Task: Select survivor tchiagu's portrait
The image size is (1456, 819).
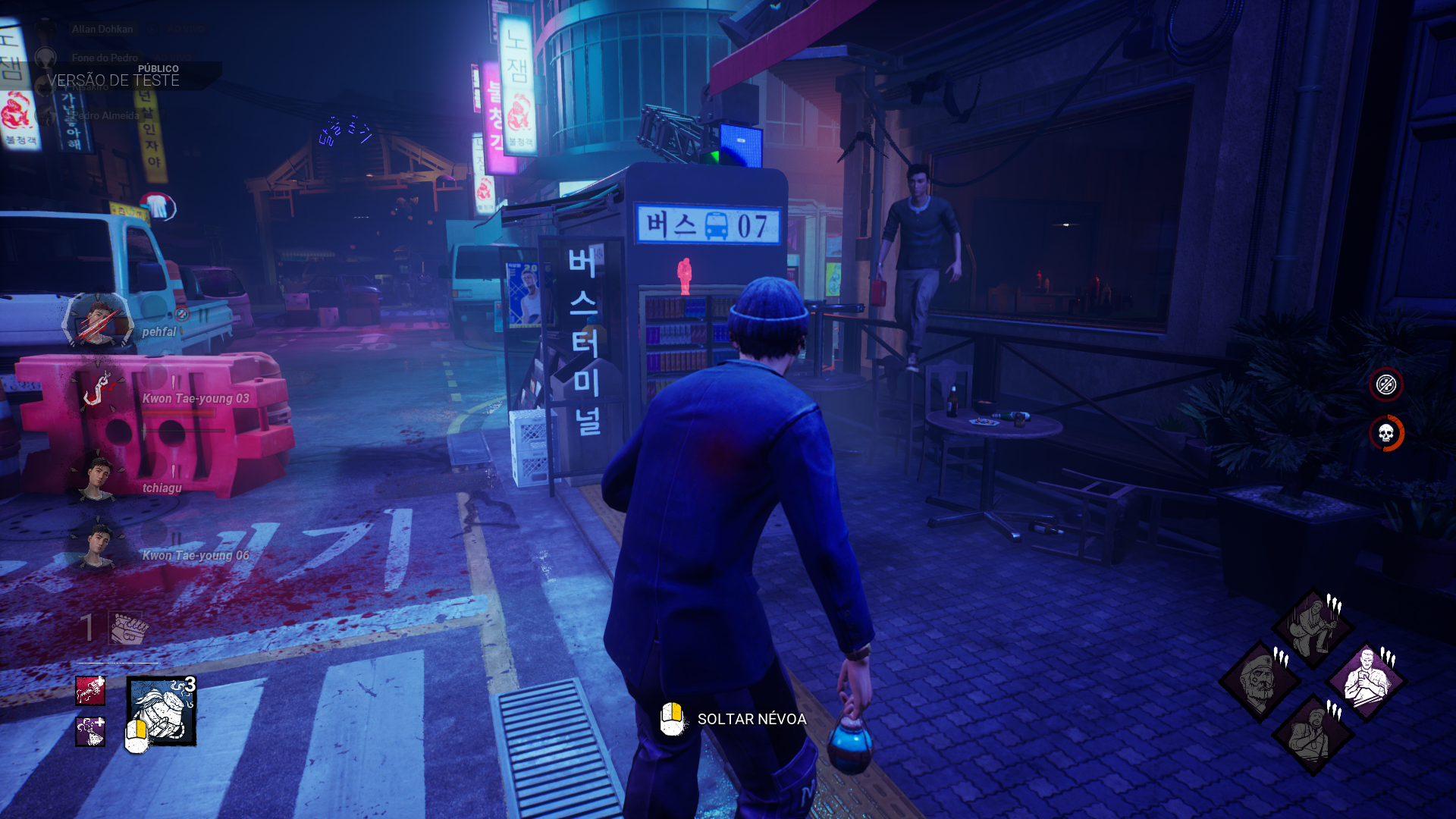Action: 97,479
